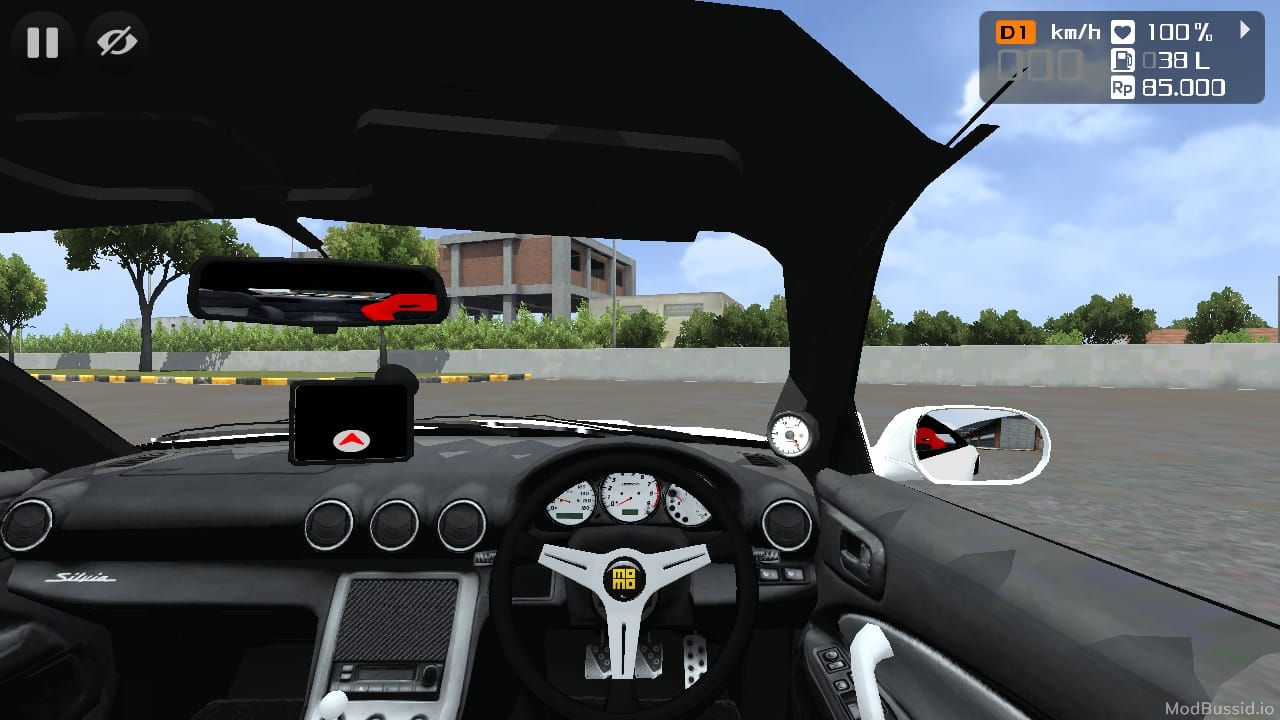Pause the game
The width and height of the screenshot is (1280, 720).
coord(42,42)
